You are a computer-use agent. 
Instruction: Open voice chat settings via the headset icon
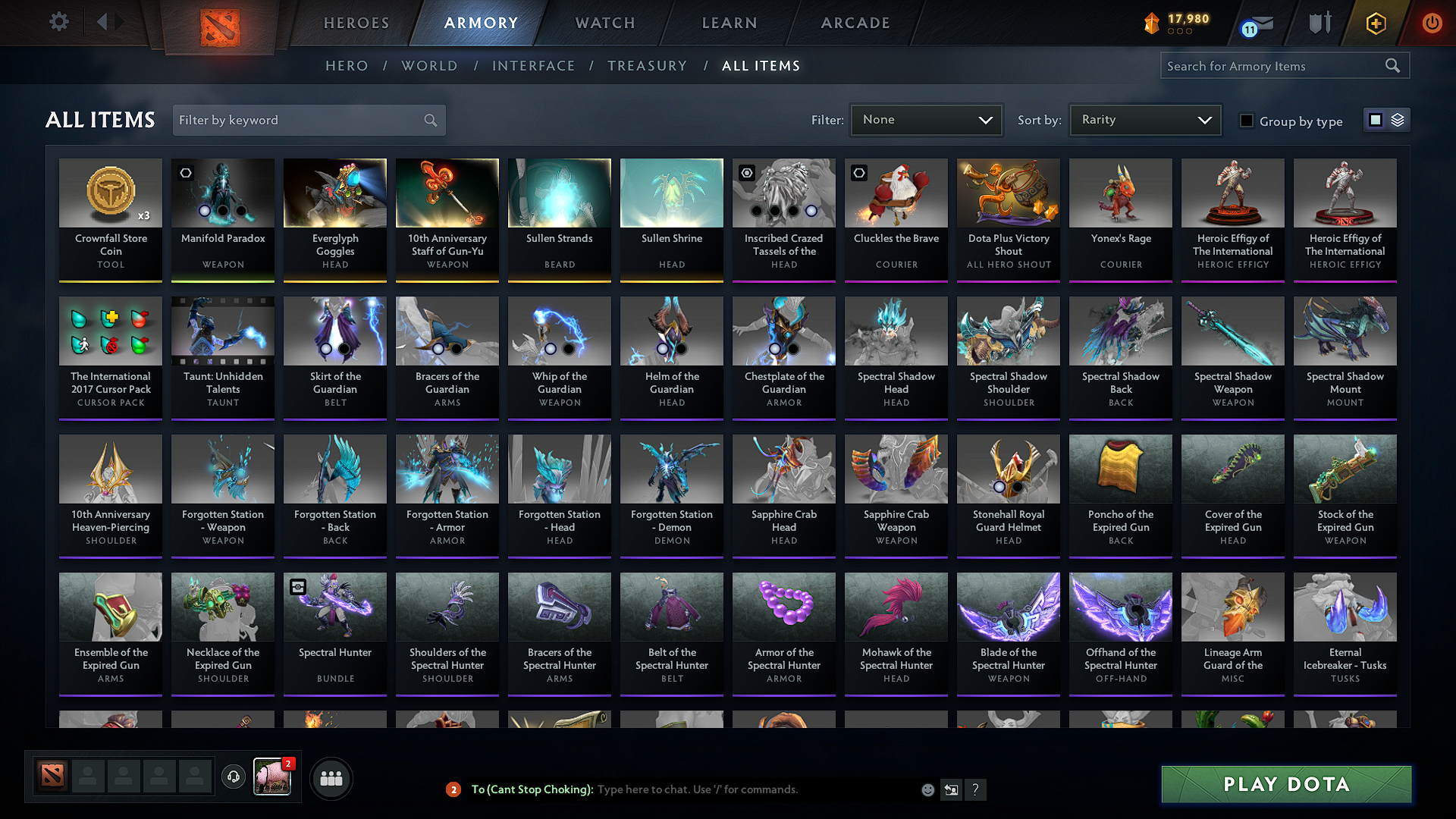tap(233, 777)
